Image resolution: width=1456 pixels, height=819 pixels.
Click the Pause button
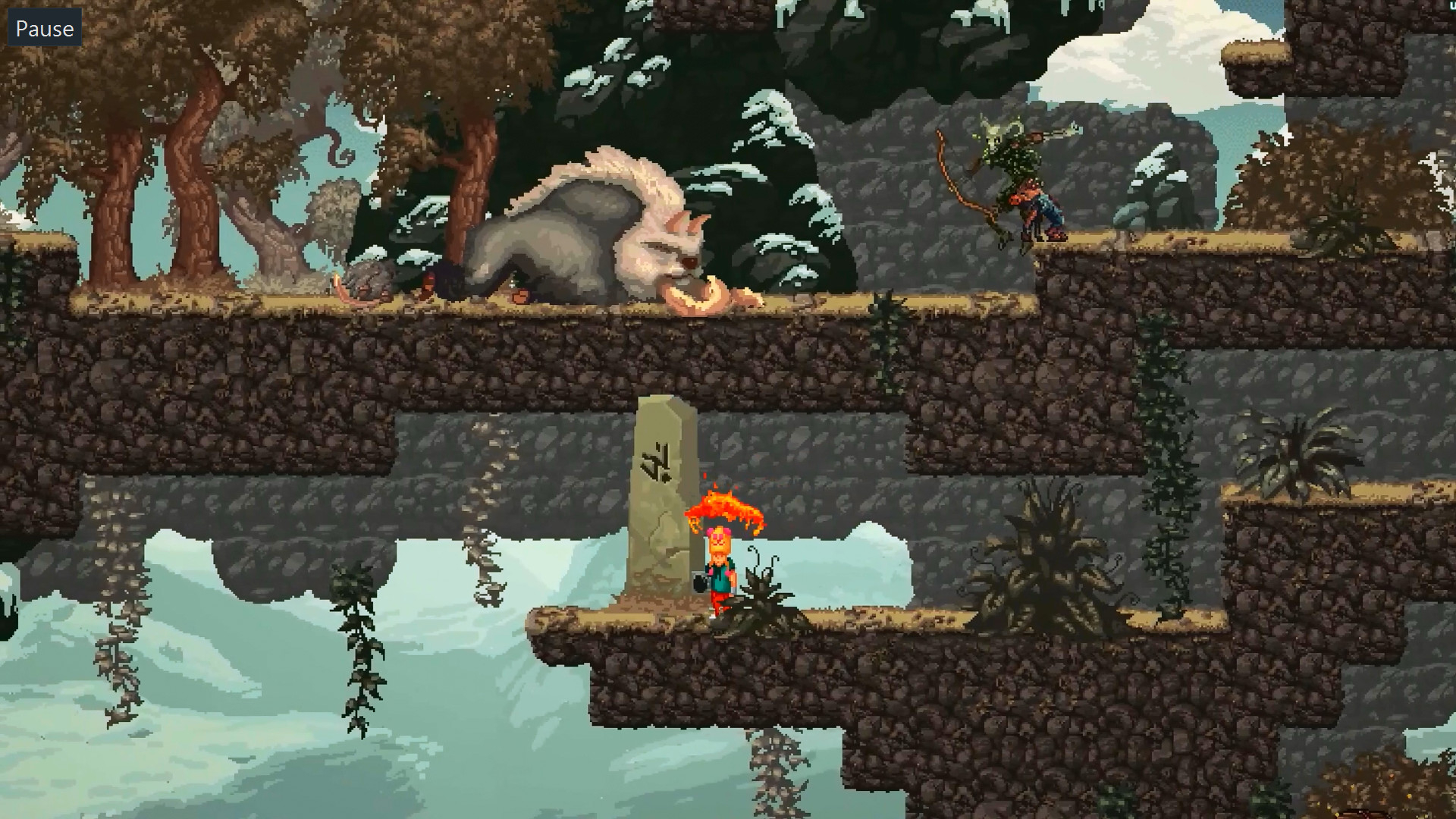tap(44, 29)
